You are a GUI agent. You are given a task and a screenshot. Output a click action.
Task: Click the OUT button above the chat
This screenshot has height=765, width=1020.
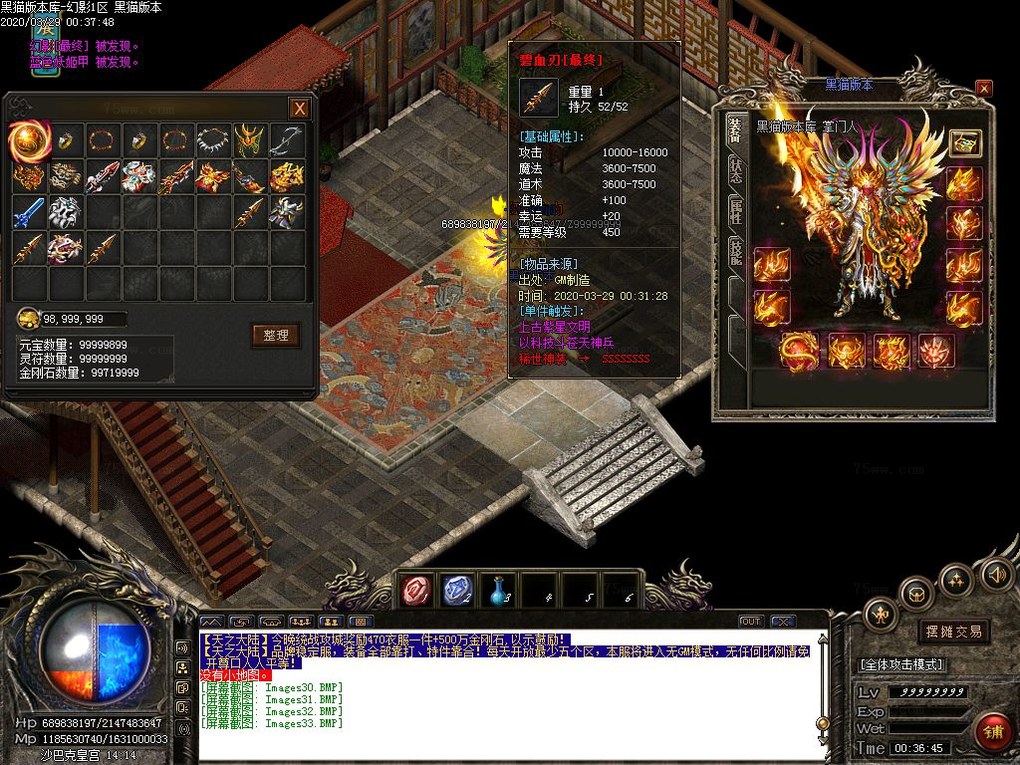pos(750,621)
